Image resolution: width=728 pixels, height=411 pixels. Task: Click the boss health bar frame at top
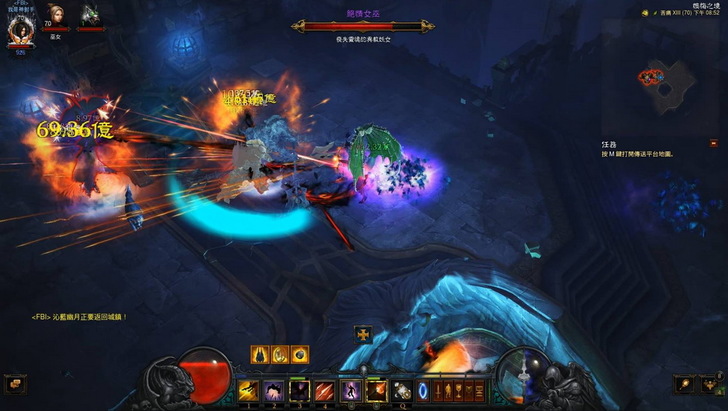coord(363,27)
